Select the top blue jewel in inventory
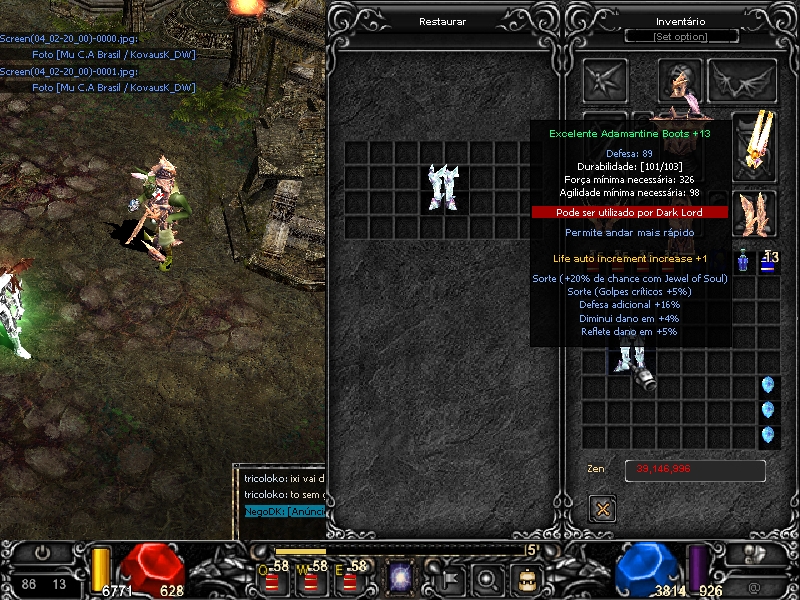This screenshot has height=600, width=800. [768, 386]
